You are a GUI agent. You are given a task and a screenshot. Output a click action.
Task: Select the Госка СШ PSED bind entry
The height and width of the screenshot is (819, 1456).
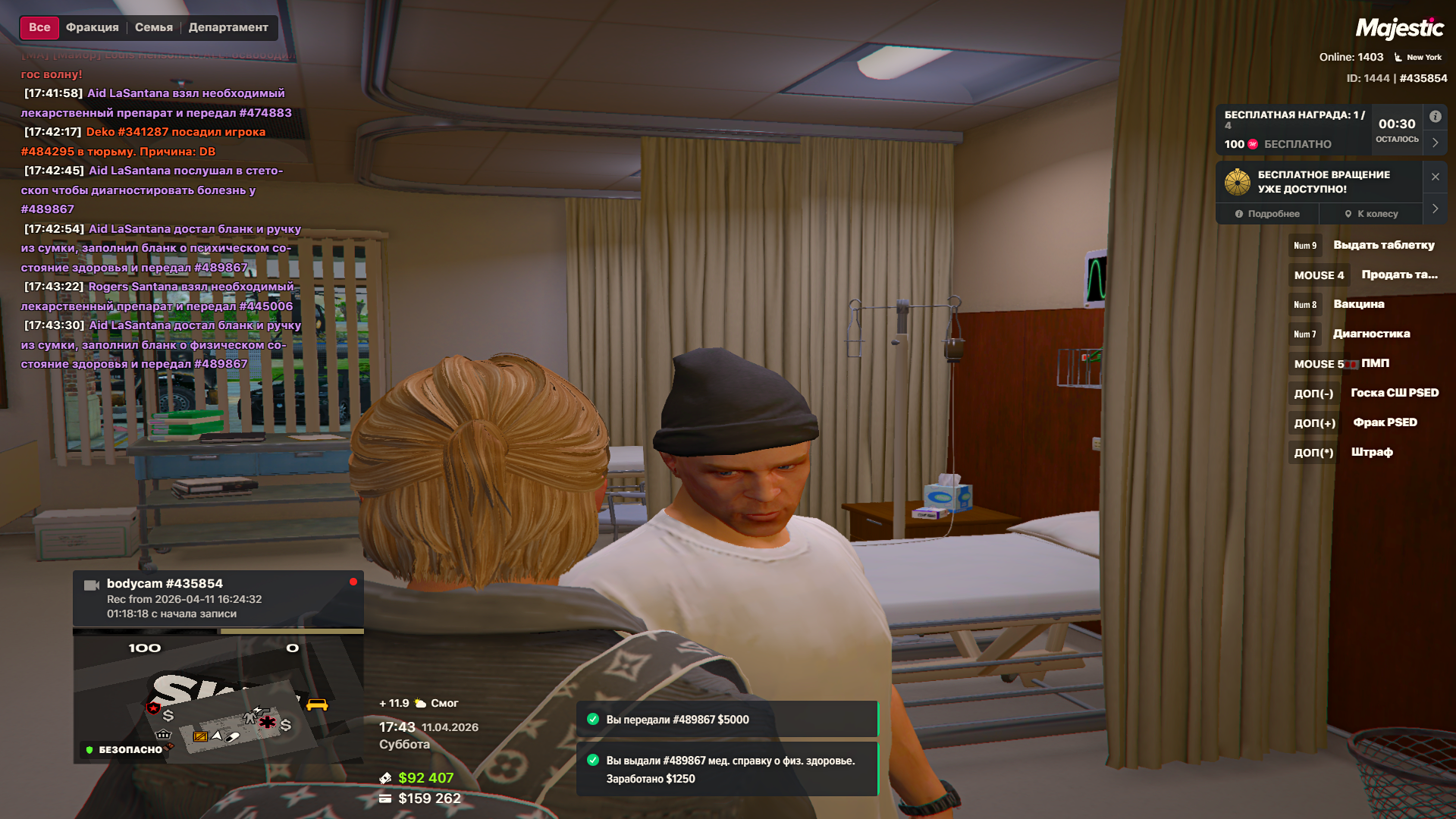point(1394,393)
